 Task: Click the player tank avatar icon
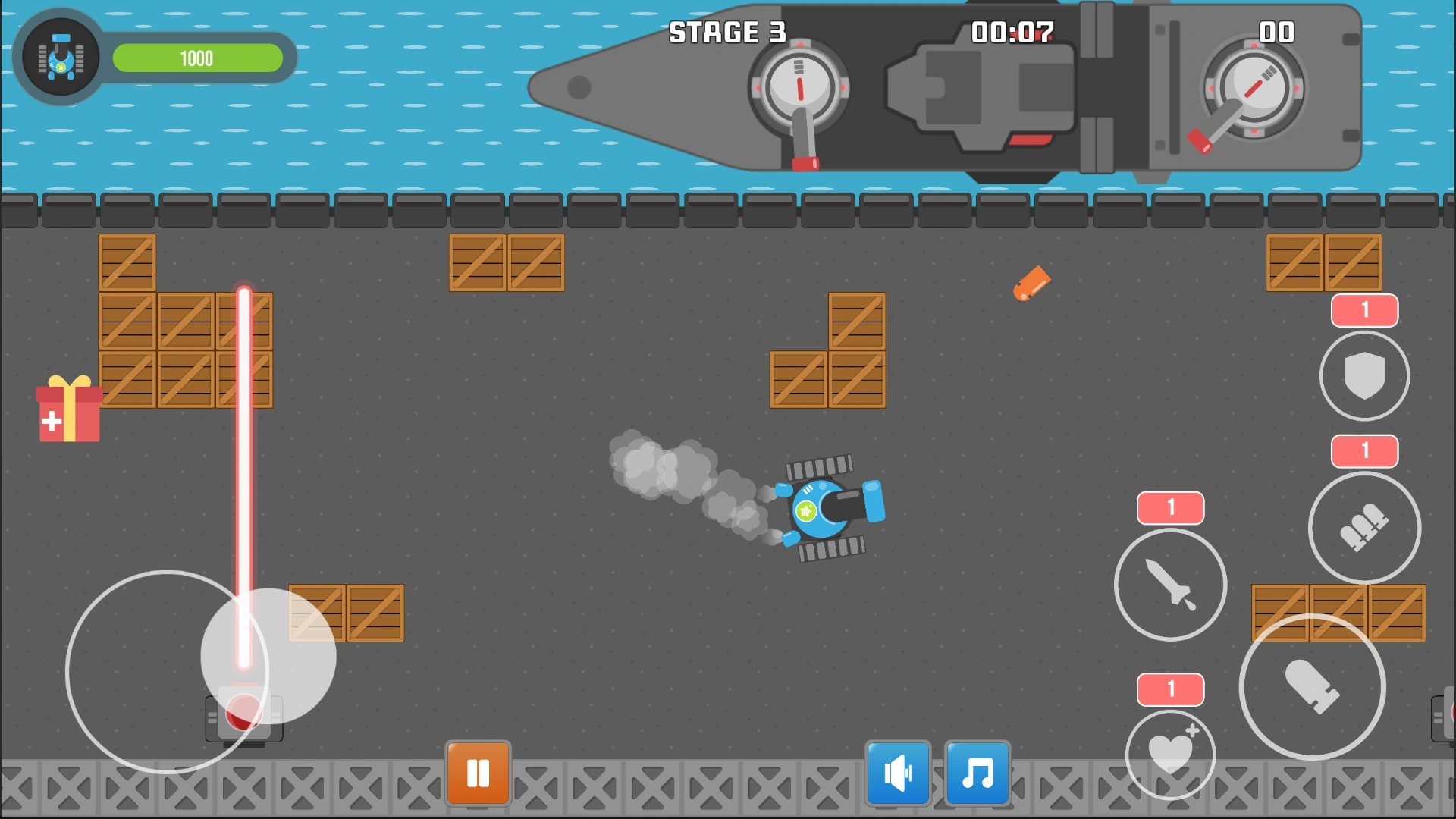click(x=61, y=58)
